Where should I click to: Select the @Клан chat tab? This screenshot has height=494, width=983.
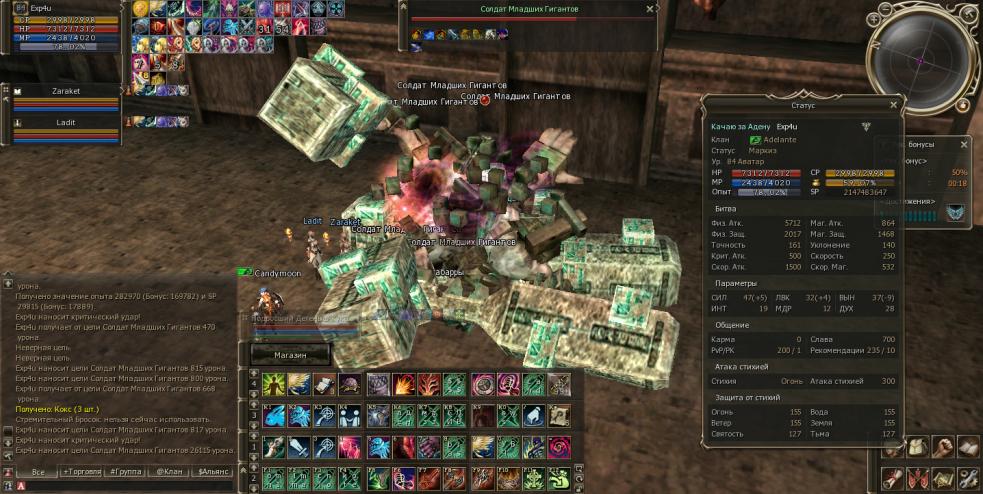coord(171,471)
